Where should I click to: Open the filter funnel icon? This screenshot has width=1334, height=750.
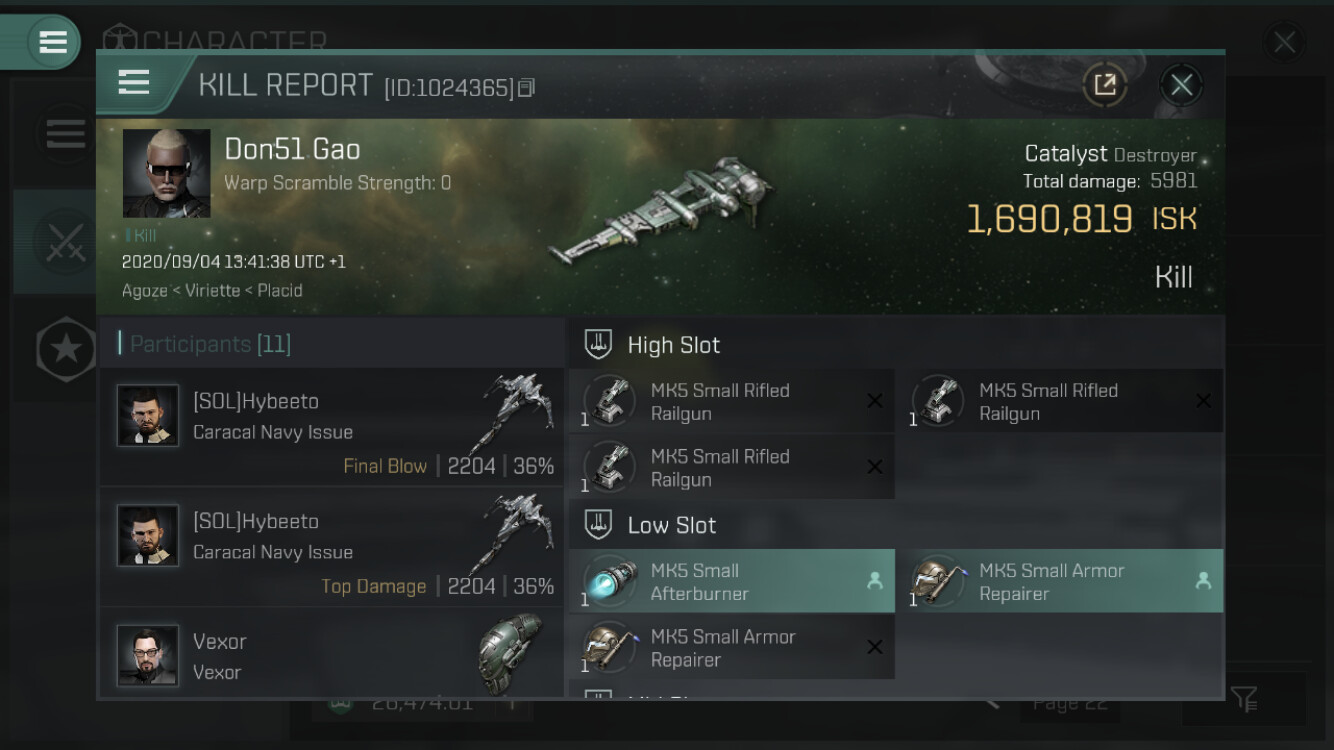1244,699
